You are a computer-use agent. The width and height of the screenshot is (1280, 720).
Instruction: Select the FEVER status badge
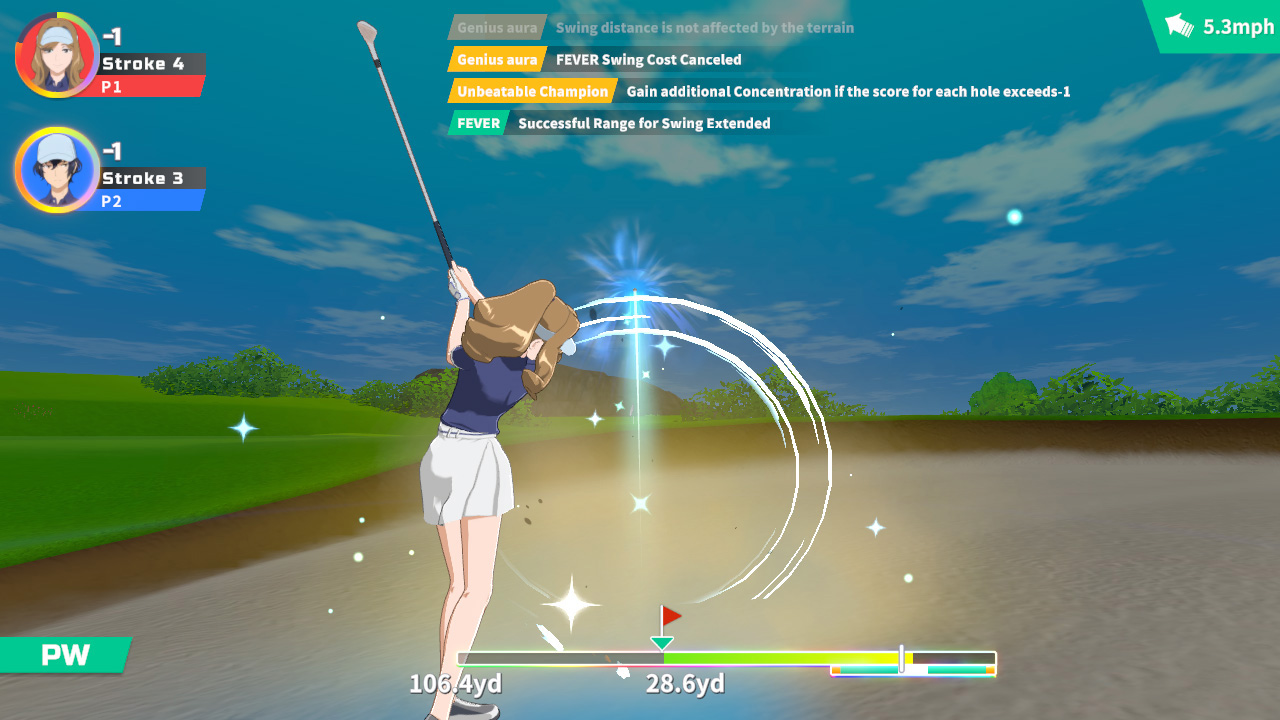478,122
